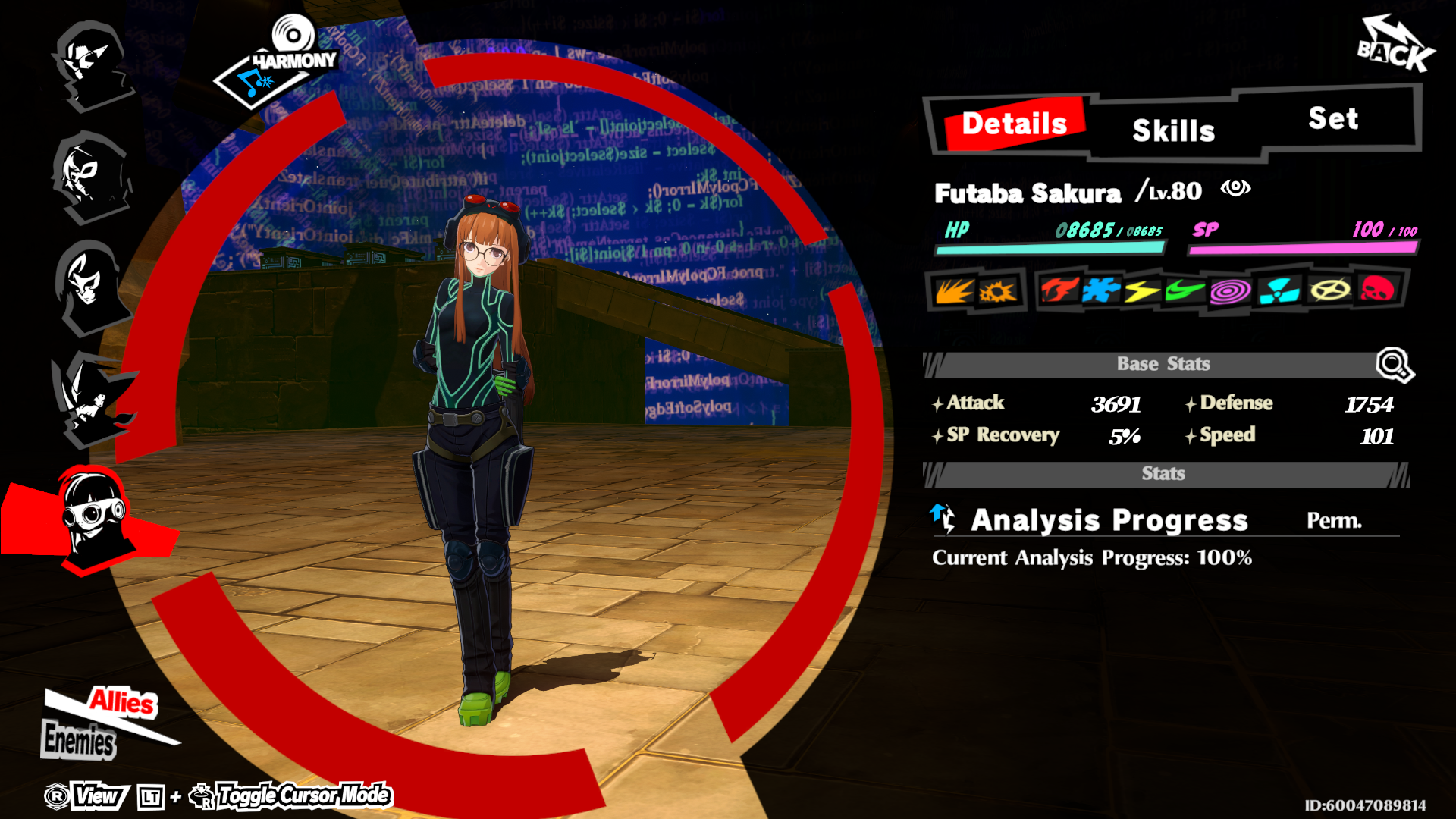Open the Base Stats magnifier
This screenshot has width=1456, height=819.
coord(1394,365)
